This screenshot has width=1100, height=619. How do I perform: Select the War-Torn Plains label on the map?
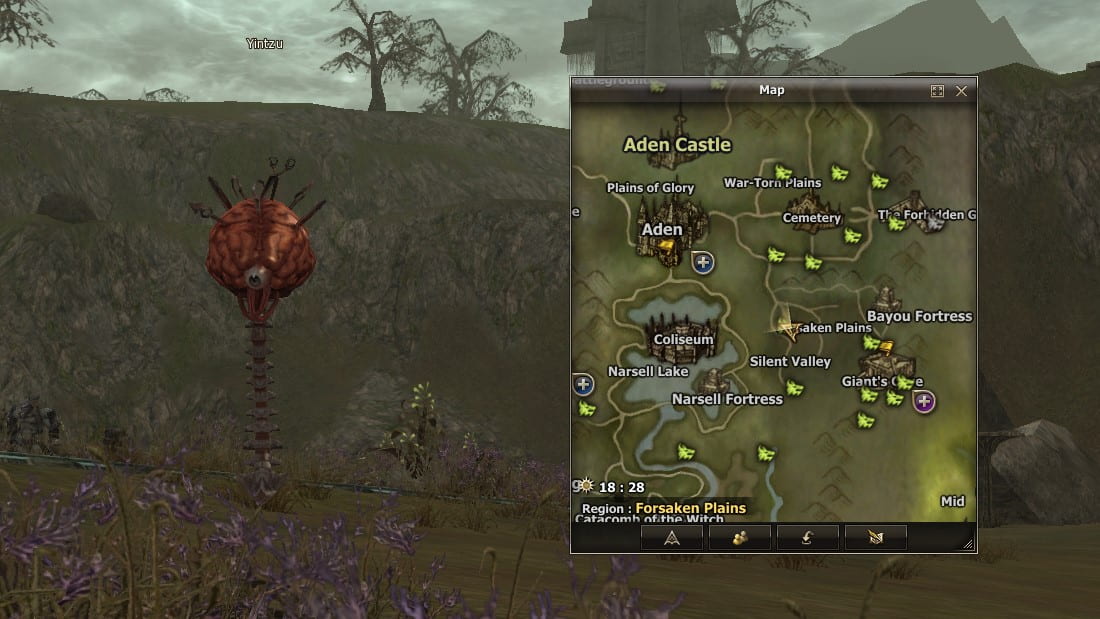(772, 183)
